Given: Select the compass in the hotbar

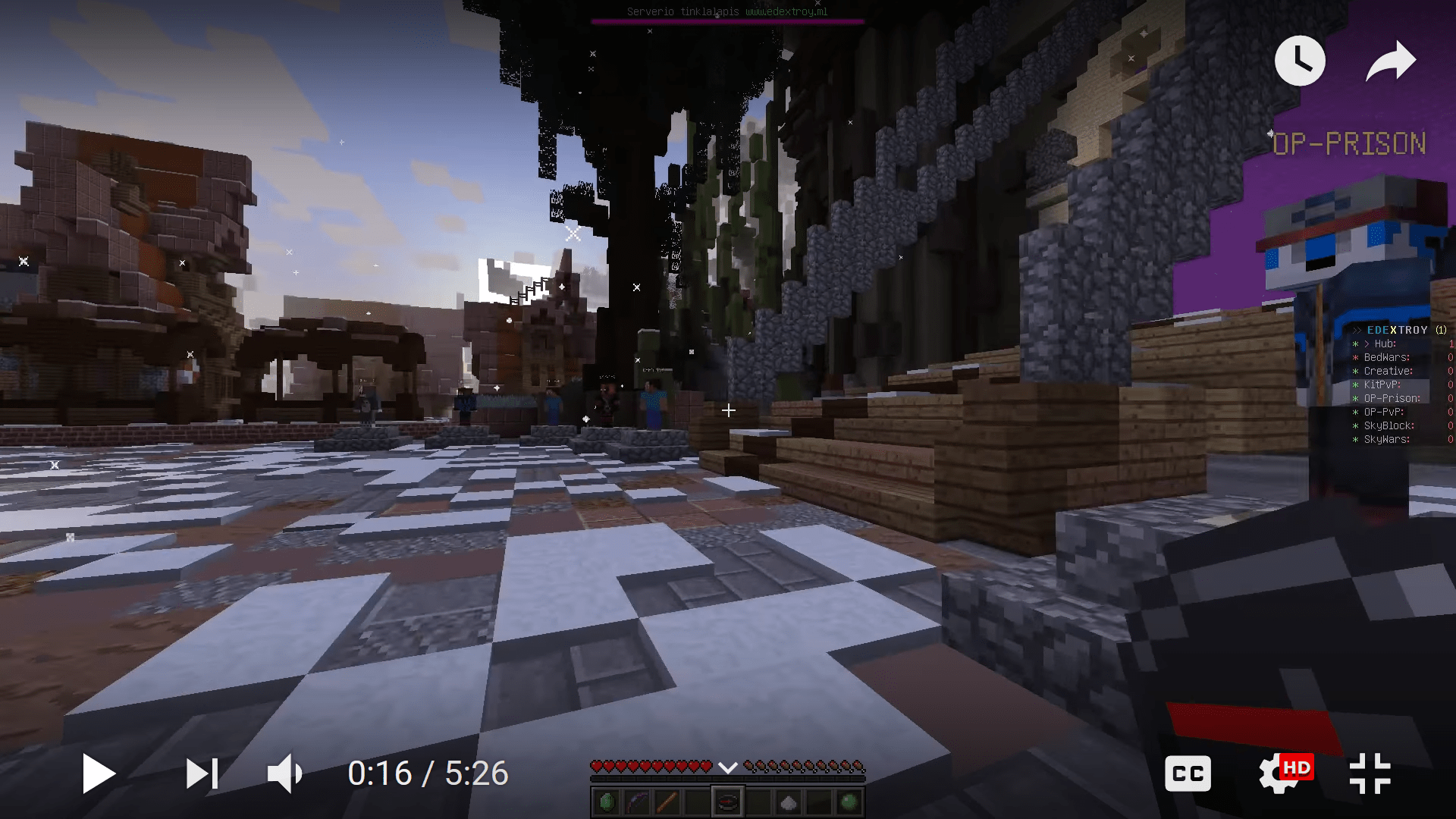Looking at the screenshot, I should pyautogui.click(x=726, y=802).
